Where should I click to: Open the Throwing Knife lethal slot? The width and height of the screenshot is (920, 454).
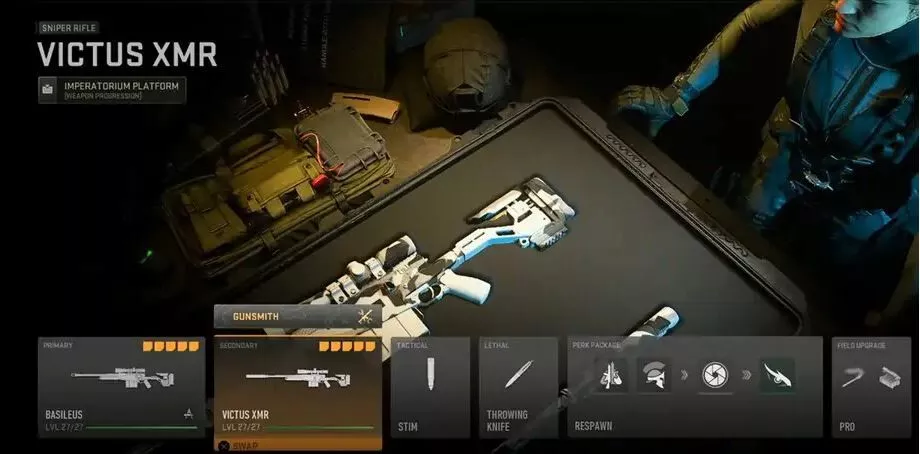(x=518, y=387)
